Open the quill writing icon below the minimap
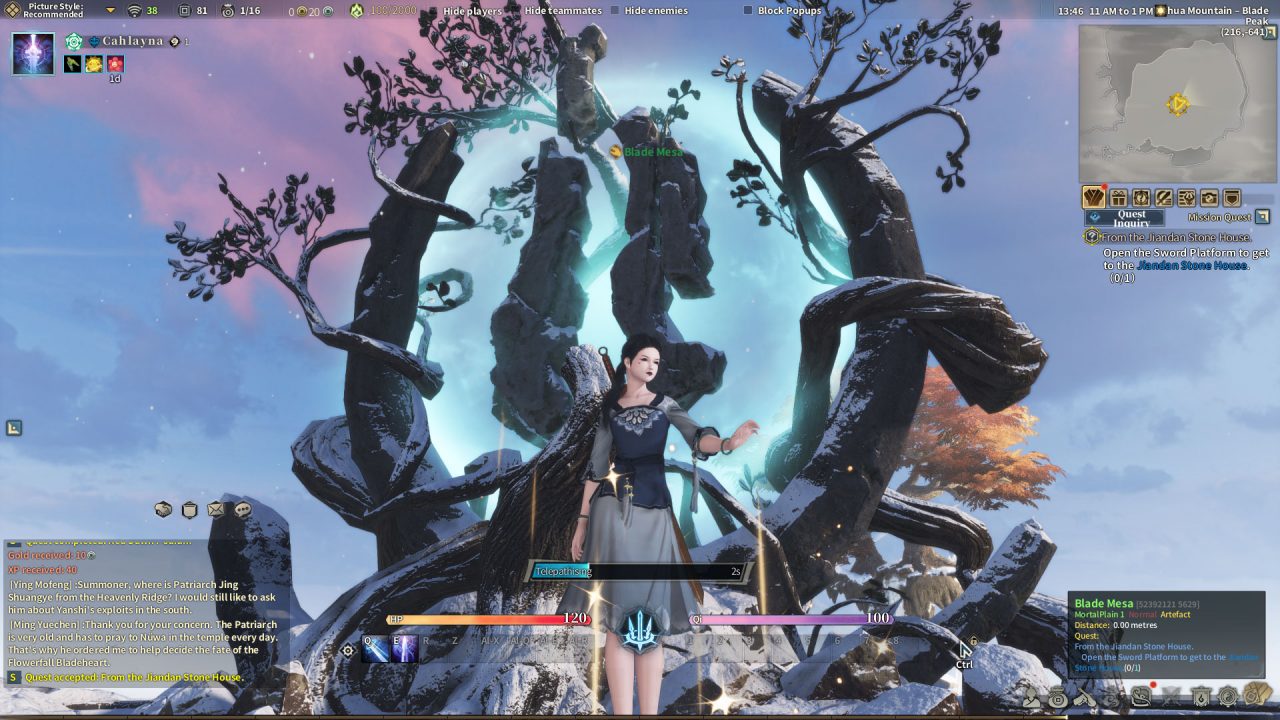 click(1164, 197)
